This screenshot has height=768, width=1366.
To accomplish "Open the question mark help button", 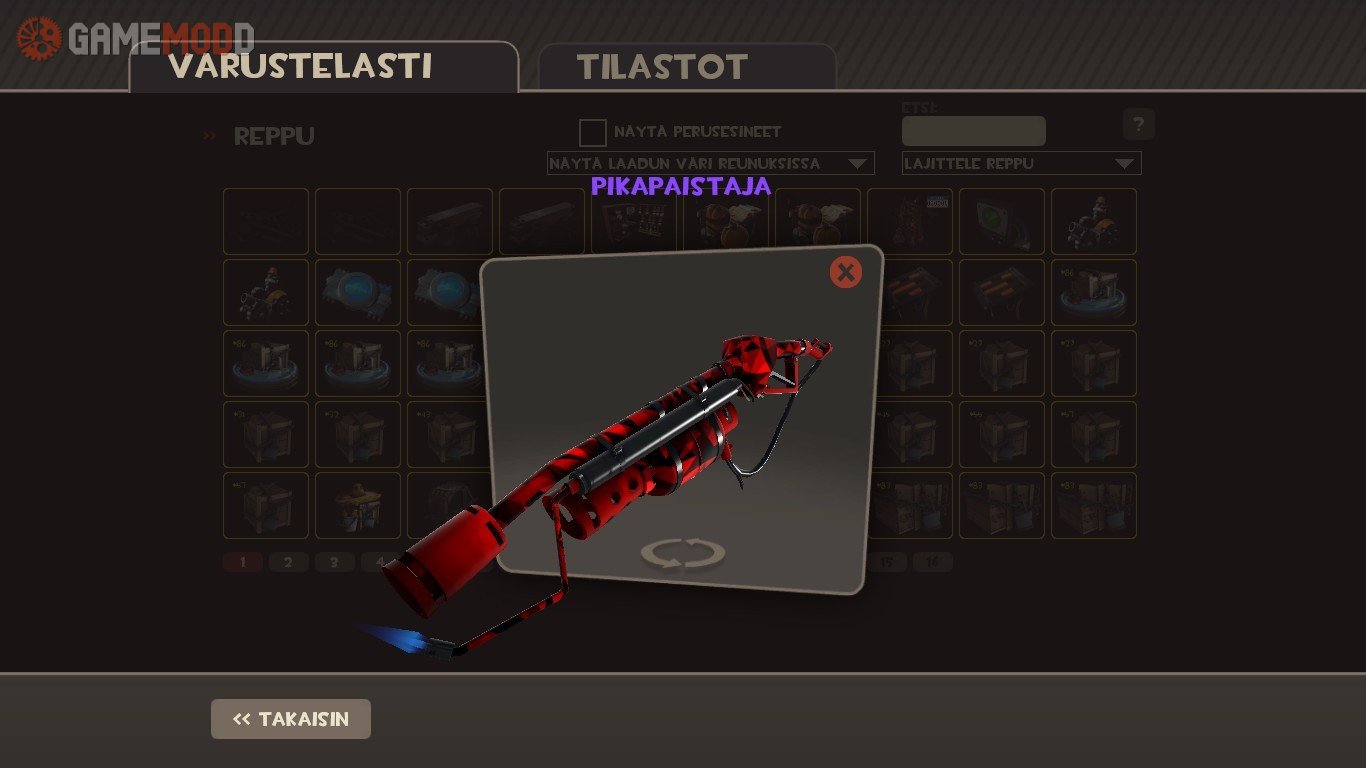I will (x=1138, y=125).
